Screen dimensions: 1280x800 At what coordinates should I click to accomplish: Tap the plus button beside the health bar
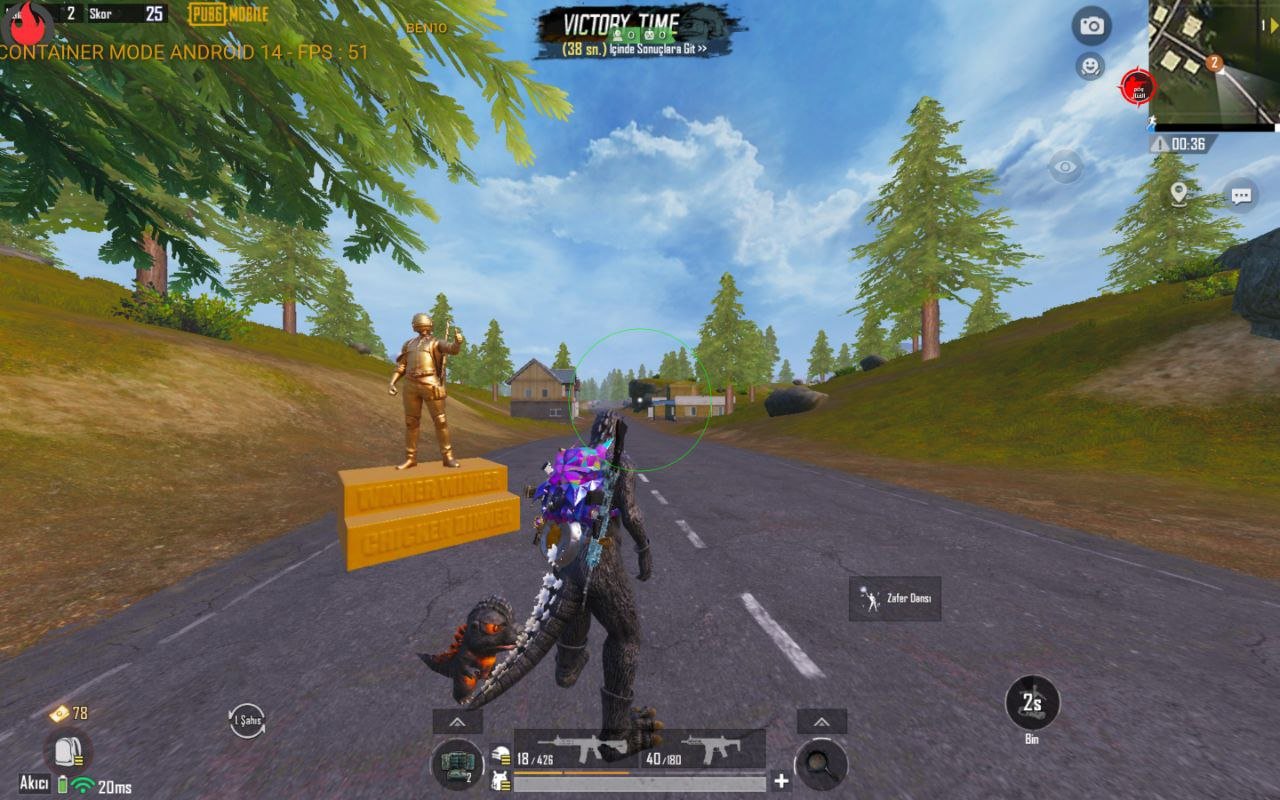click(x=781, y=781)
